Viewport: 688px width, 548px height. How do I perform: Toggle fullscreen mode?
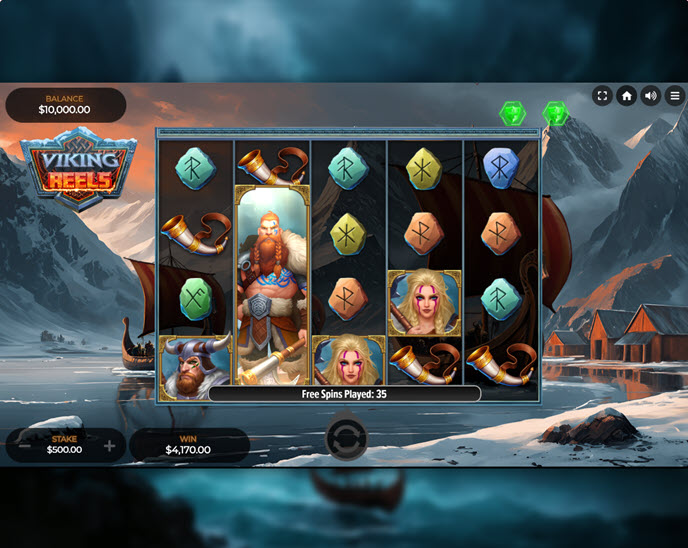[602, 96]
